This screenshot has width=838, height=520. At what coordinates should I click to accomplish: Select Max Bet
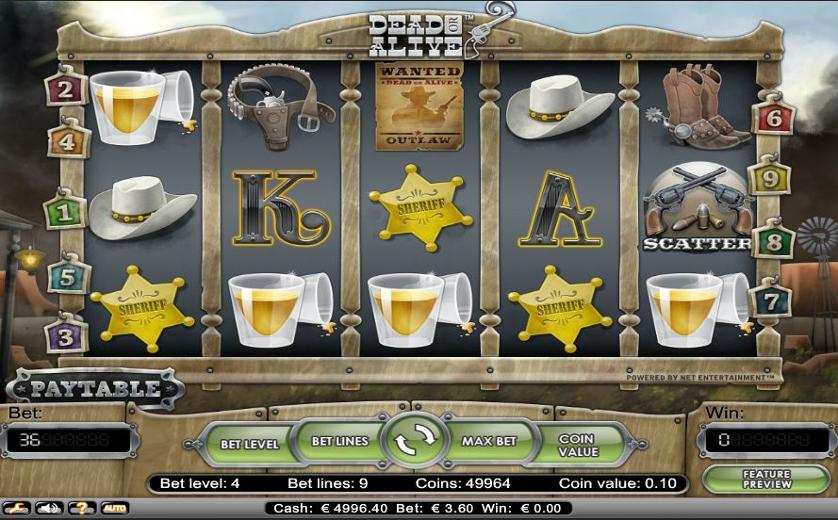[x=489, y=441]
